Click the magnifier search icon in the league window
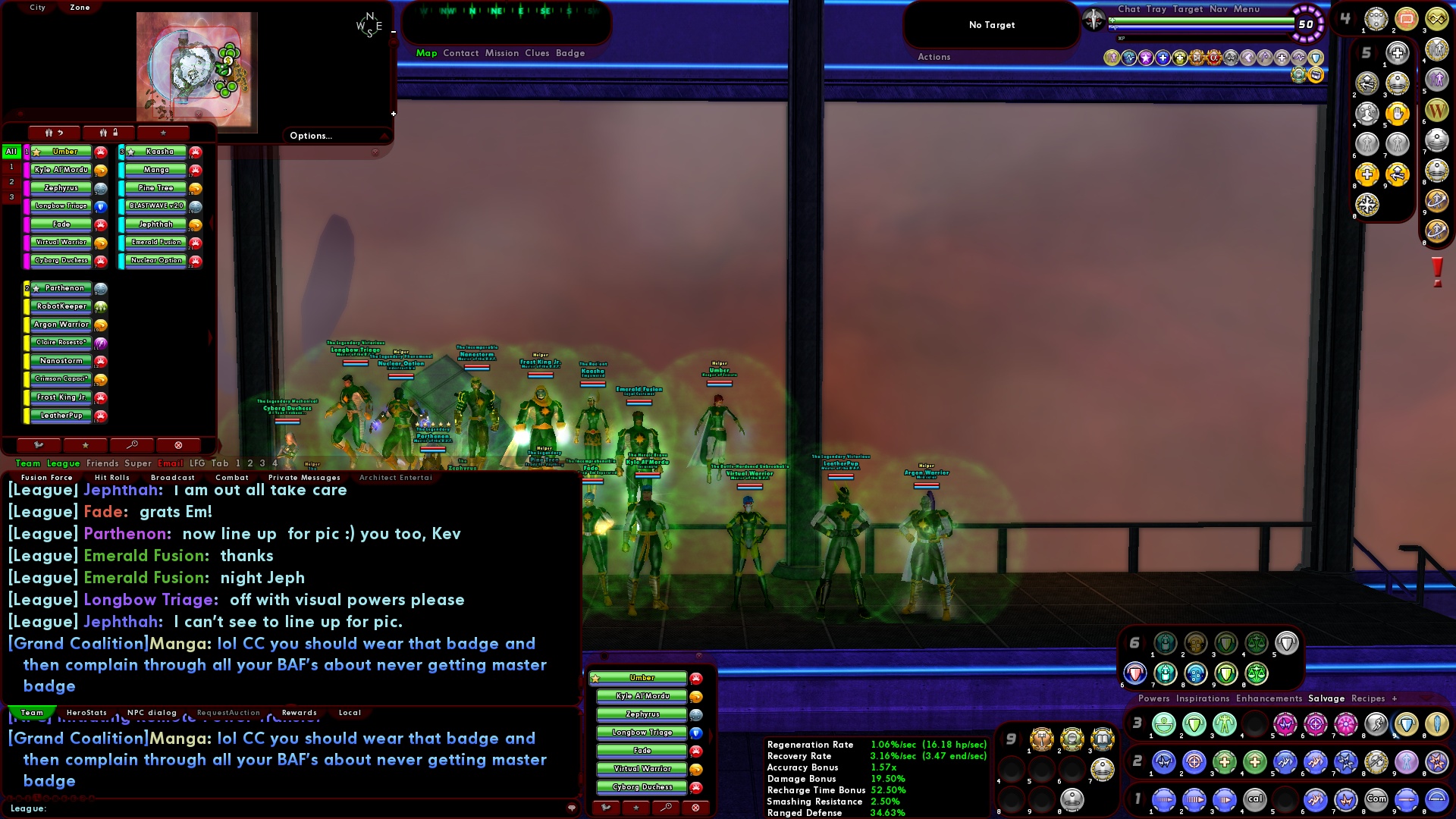Image resolution: width=1456 pixels, height=819 pixels. (131, 445)
